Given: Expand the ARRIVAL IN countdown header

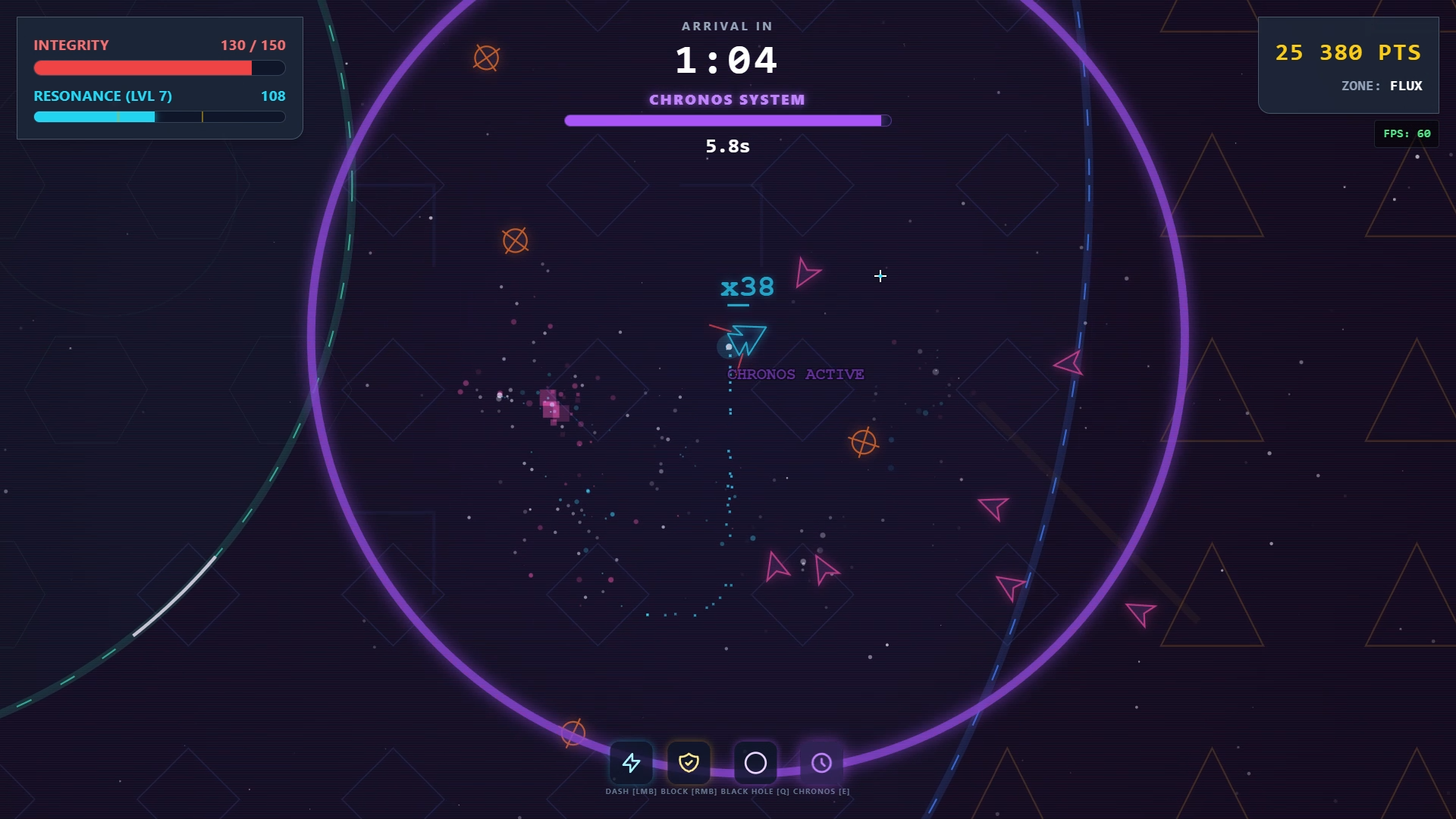Looking at the screenshot, I should click(x=726, y=25).
